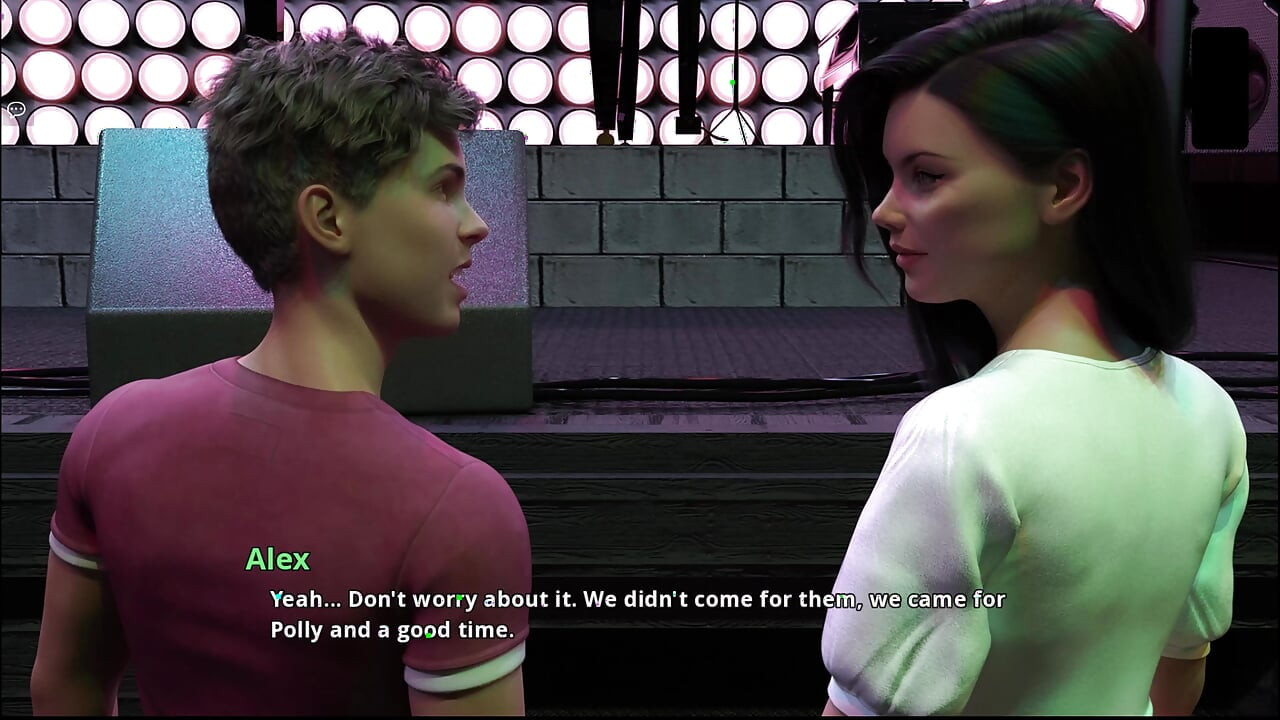
Task: Open the speech bubble dialogue icon
Action: pos(15,109)
